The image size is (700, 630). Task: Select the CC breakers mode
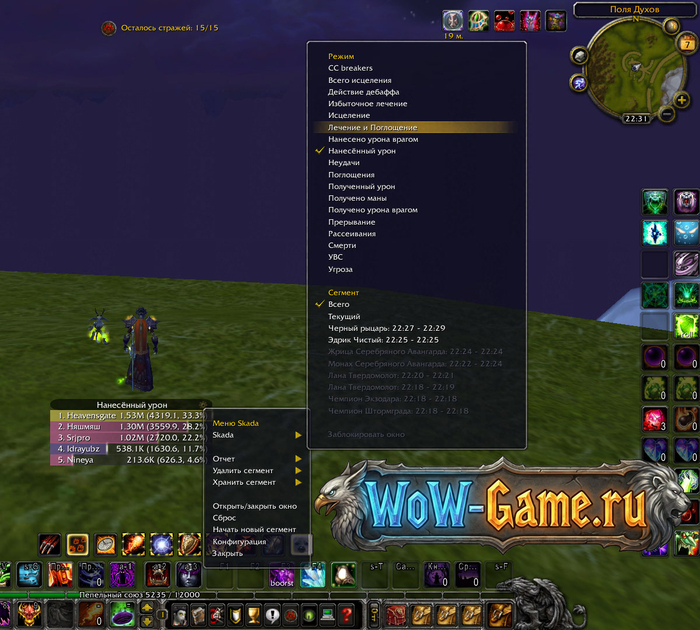[x=350, y=68]
